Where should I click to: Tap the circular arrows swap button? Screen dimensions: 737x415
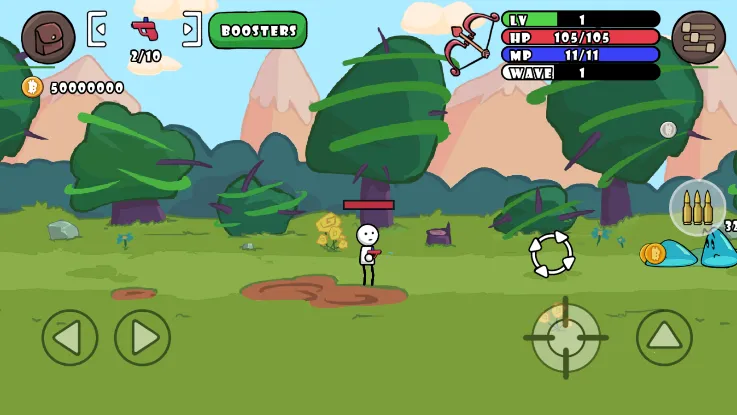pos(552,254)
